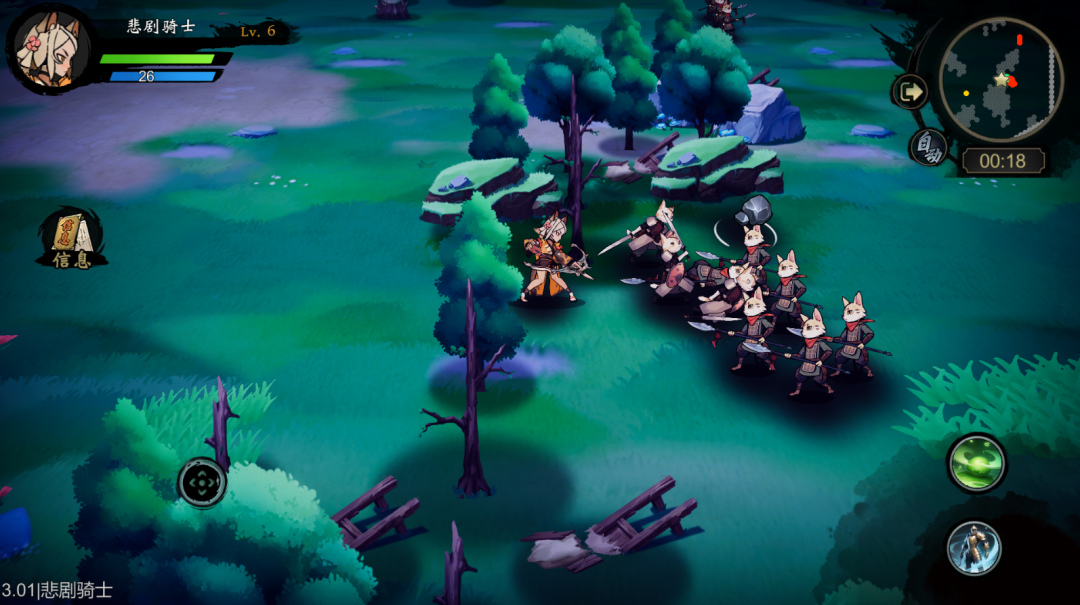Use the warrior attack skill icon
1080x605 pixels.
tap(974, 547)
